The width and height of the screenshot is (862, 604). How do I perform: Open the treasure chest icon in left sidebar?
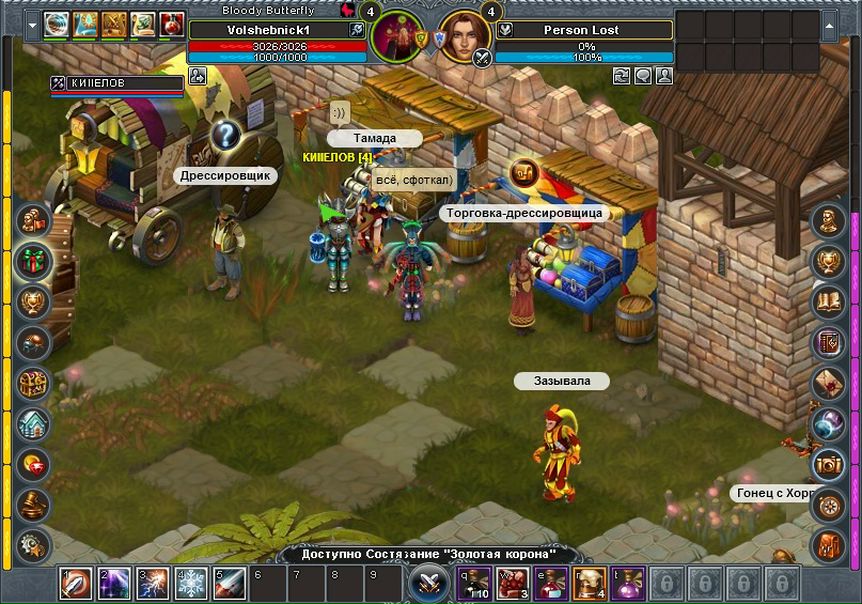[x=34, y=384]
